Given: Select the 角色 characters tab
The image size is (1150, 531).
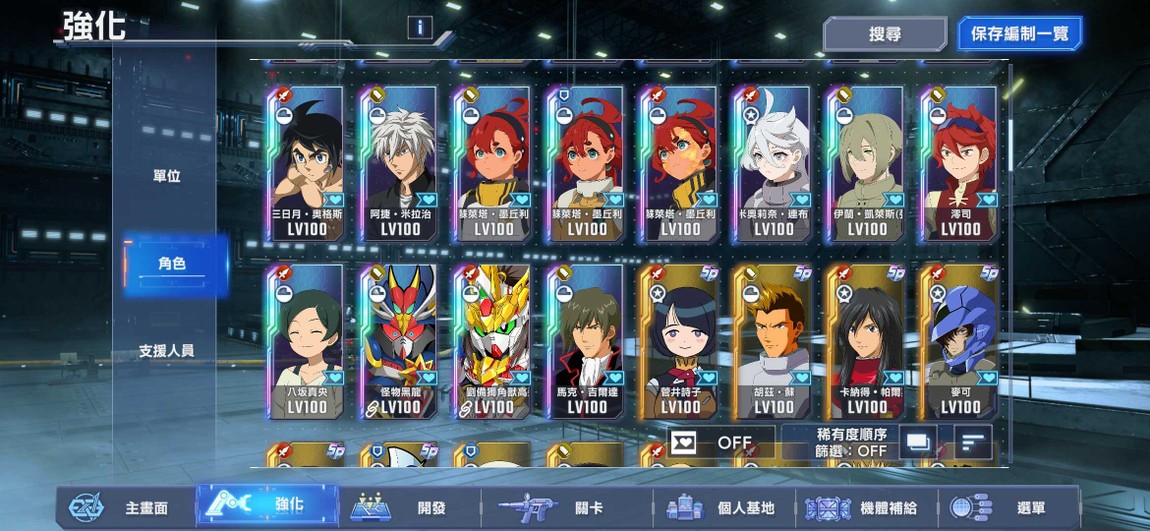Looking at the screenshot, I should click(x=171, y=264).
